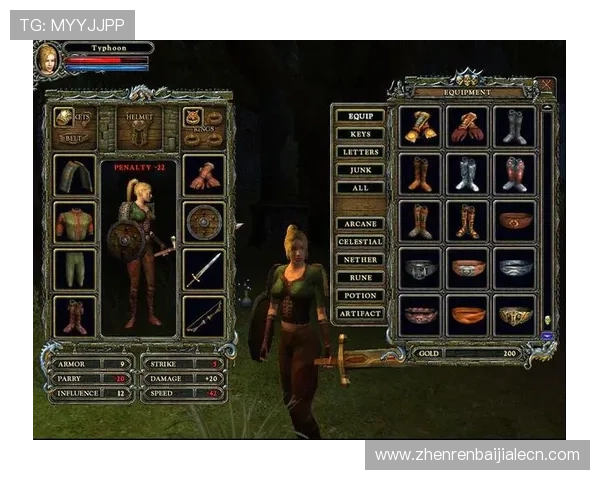
Task: Close the Equipment window
Action: tap(545, 86)
